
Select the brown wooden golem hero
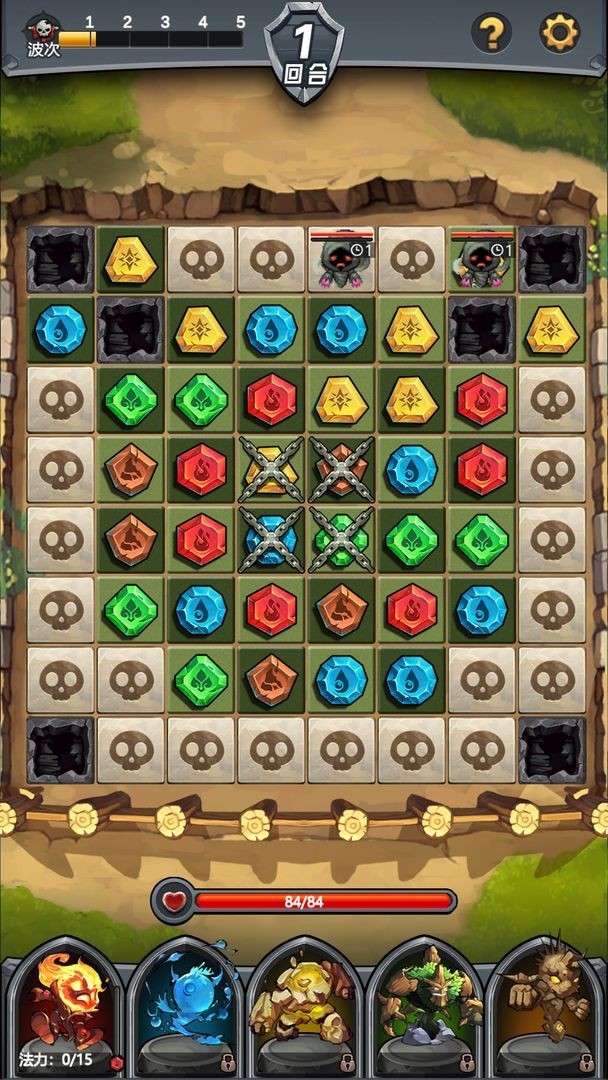coord(544,1005)
